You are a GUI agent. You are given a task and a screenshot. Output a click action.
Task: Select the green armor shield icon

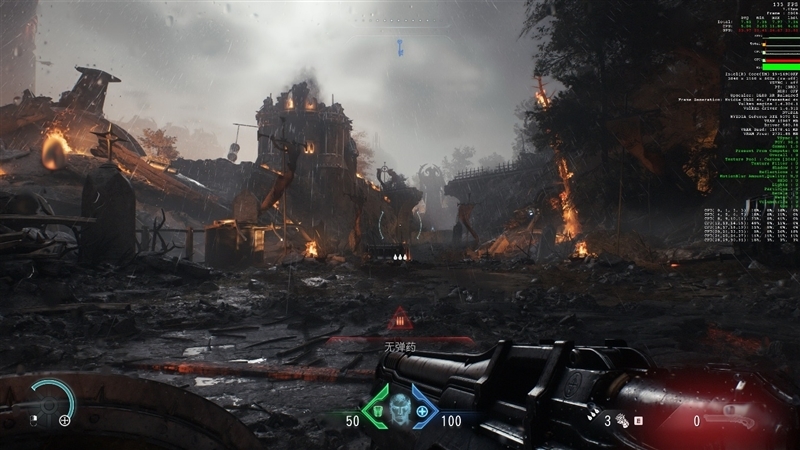point(377,411)
